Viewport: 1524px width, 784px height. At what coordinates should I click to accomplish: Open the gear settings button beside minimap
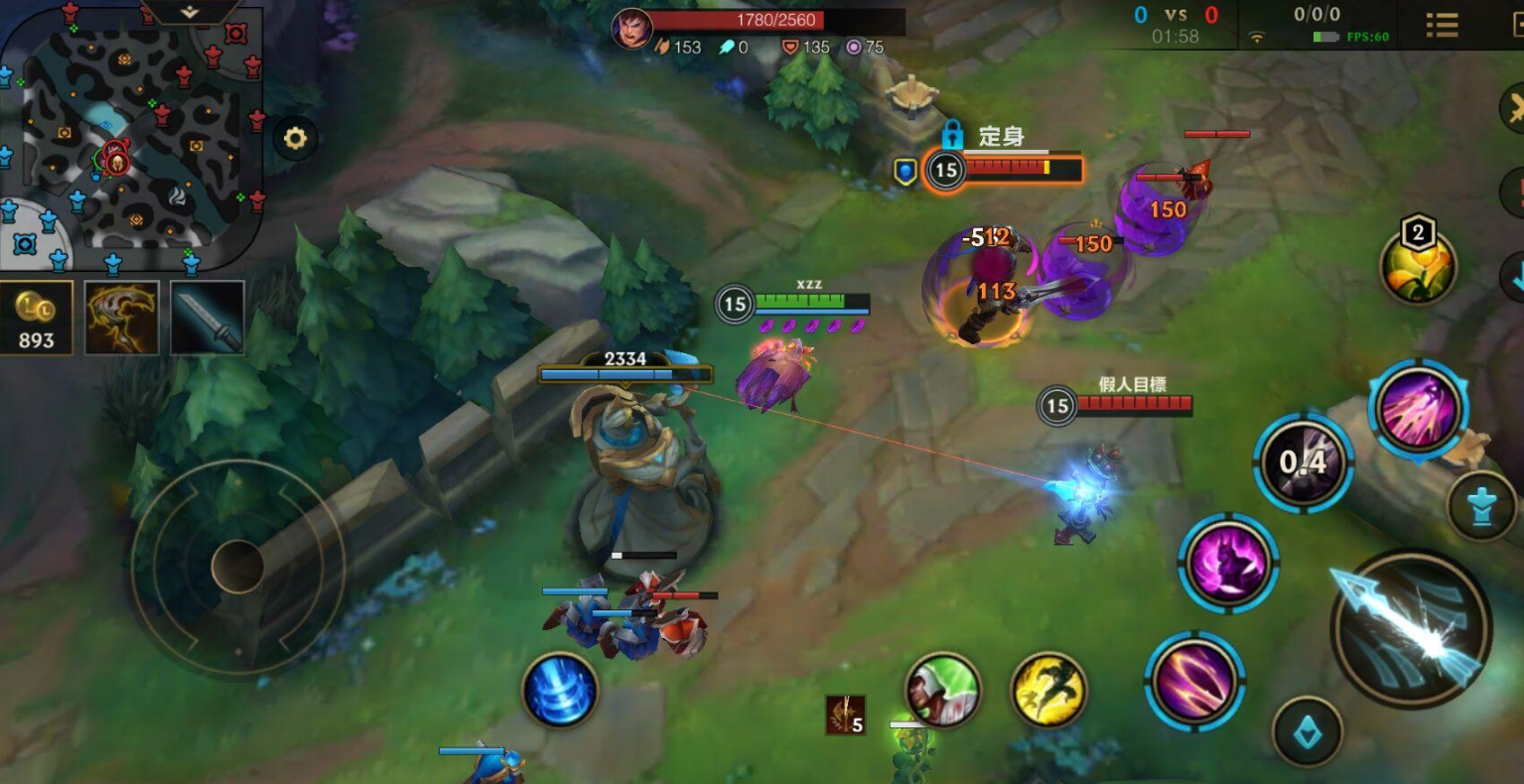[295, 138]
